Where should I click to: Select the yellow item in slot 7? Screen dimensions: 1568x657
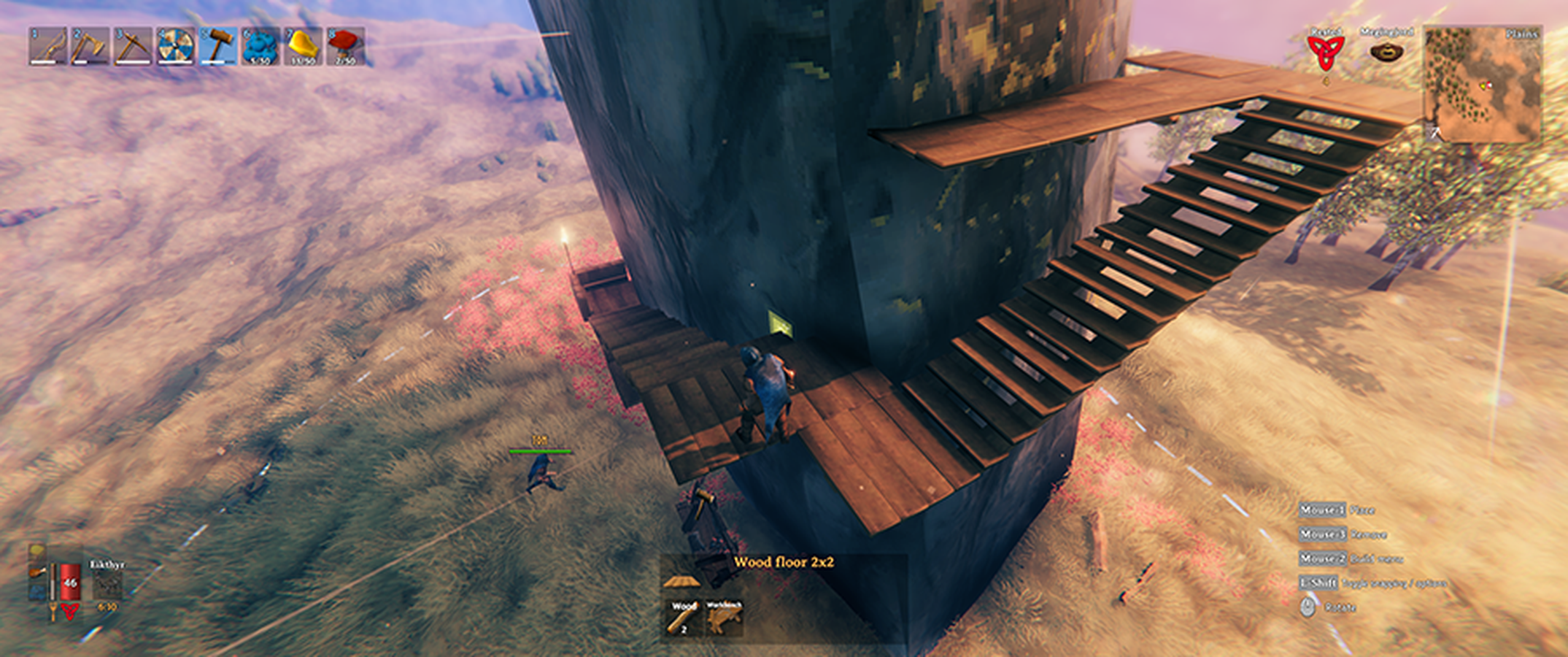point(304,46)
